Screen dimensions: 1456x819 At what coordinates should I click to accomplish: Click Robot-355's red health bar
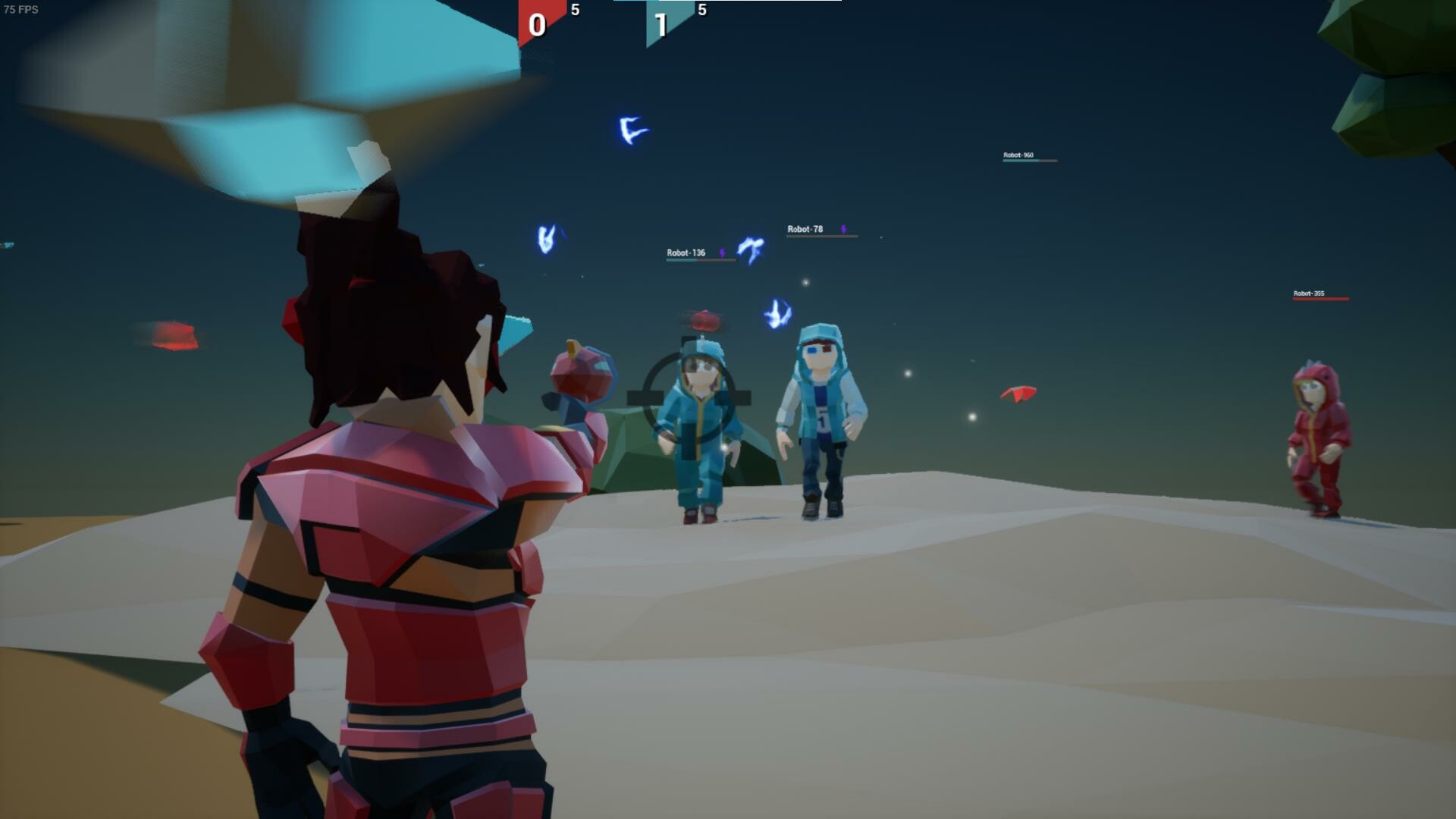pyautogui.click(x=1319, y=299)
